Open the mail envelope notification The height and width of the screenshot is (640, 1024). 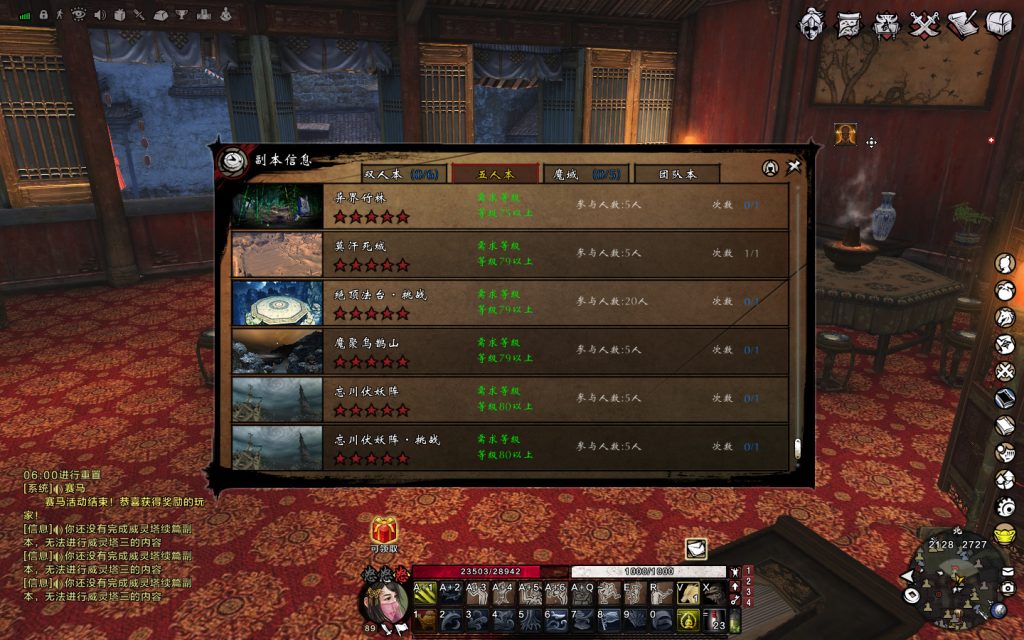pyautogui.click(x=696, y=548)
